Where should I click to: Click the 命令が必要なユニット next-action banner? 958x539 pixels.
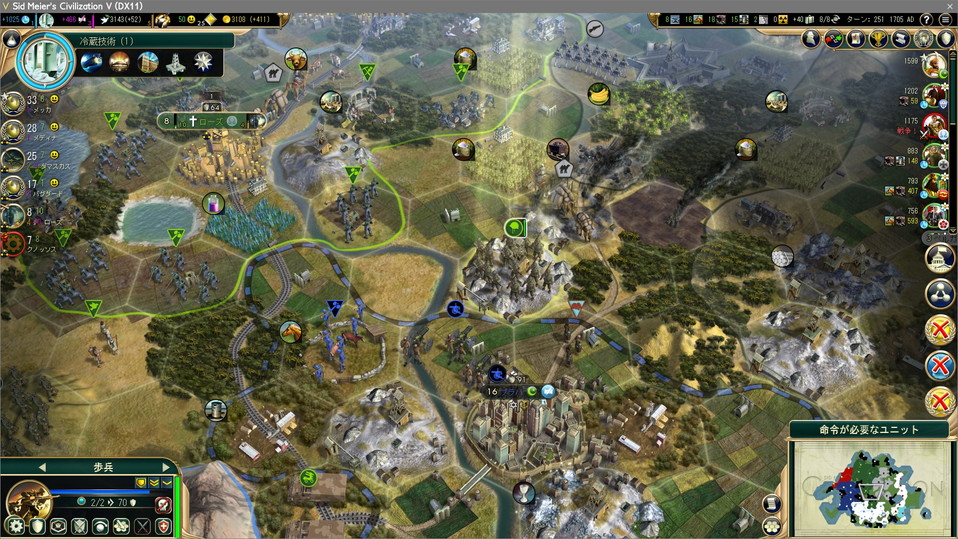coord(868,430)
